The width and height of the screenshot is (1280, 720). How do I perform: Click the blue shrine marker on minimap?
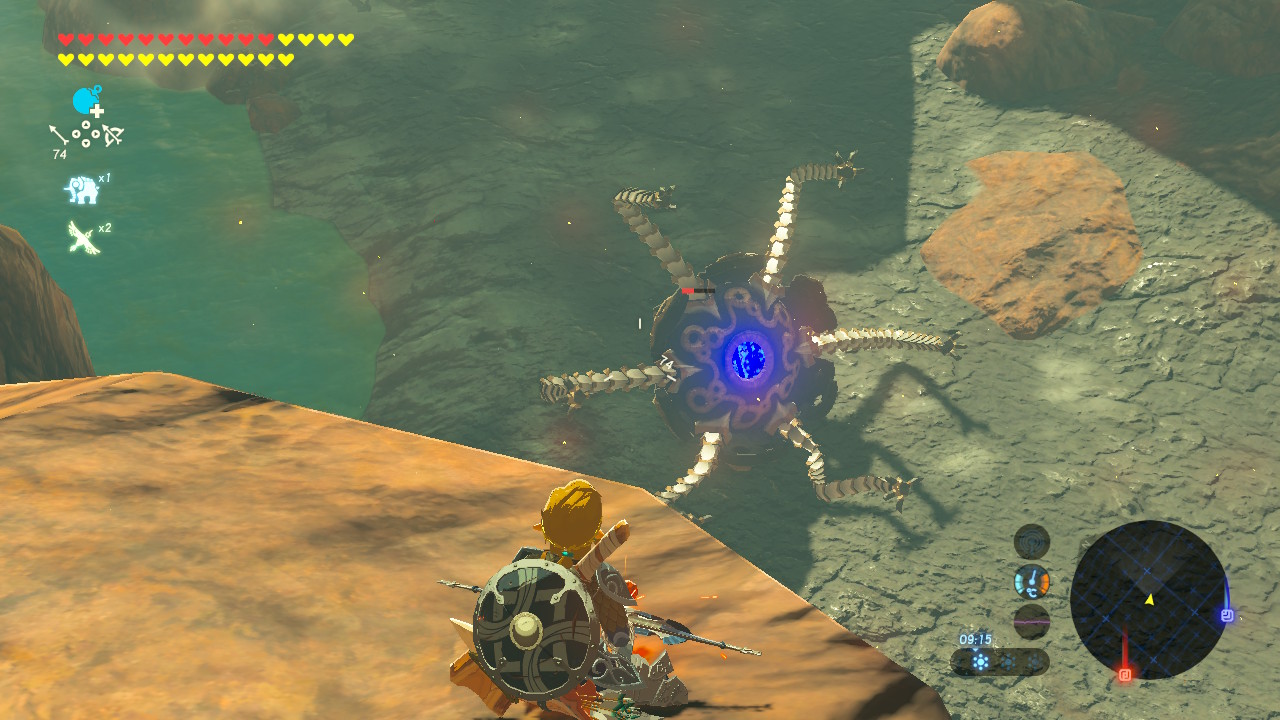1227,615
